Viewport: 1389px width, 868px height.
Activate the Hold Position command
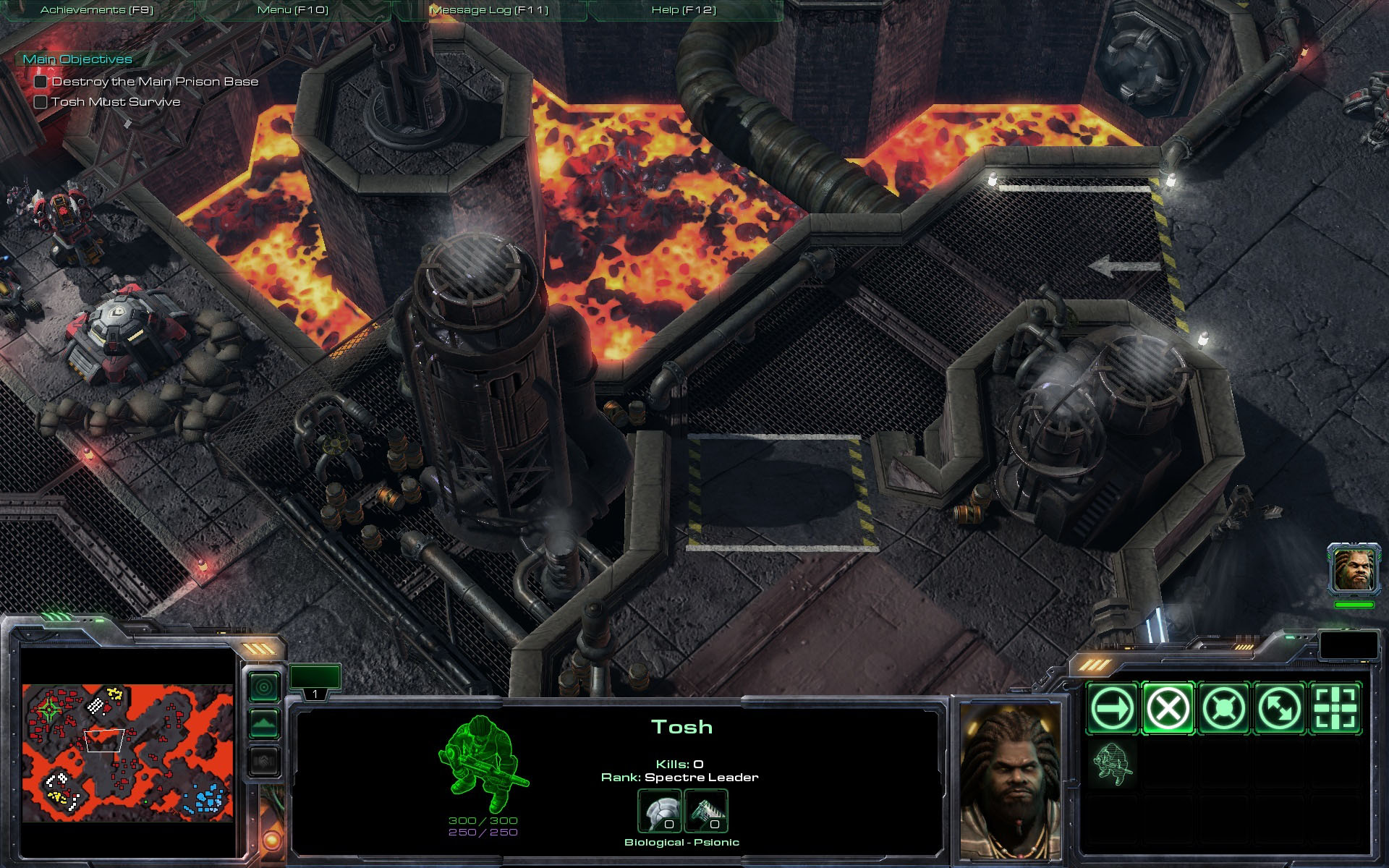pyautogui.click(x=1223, y=708)
